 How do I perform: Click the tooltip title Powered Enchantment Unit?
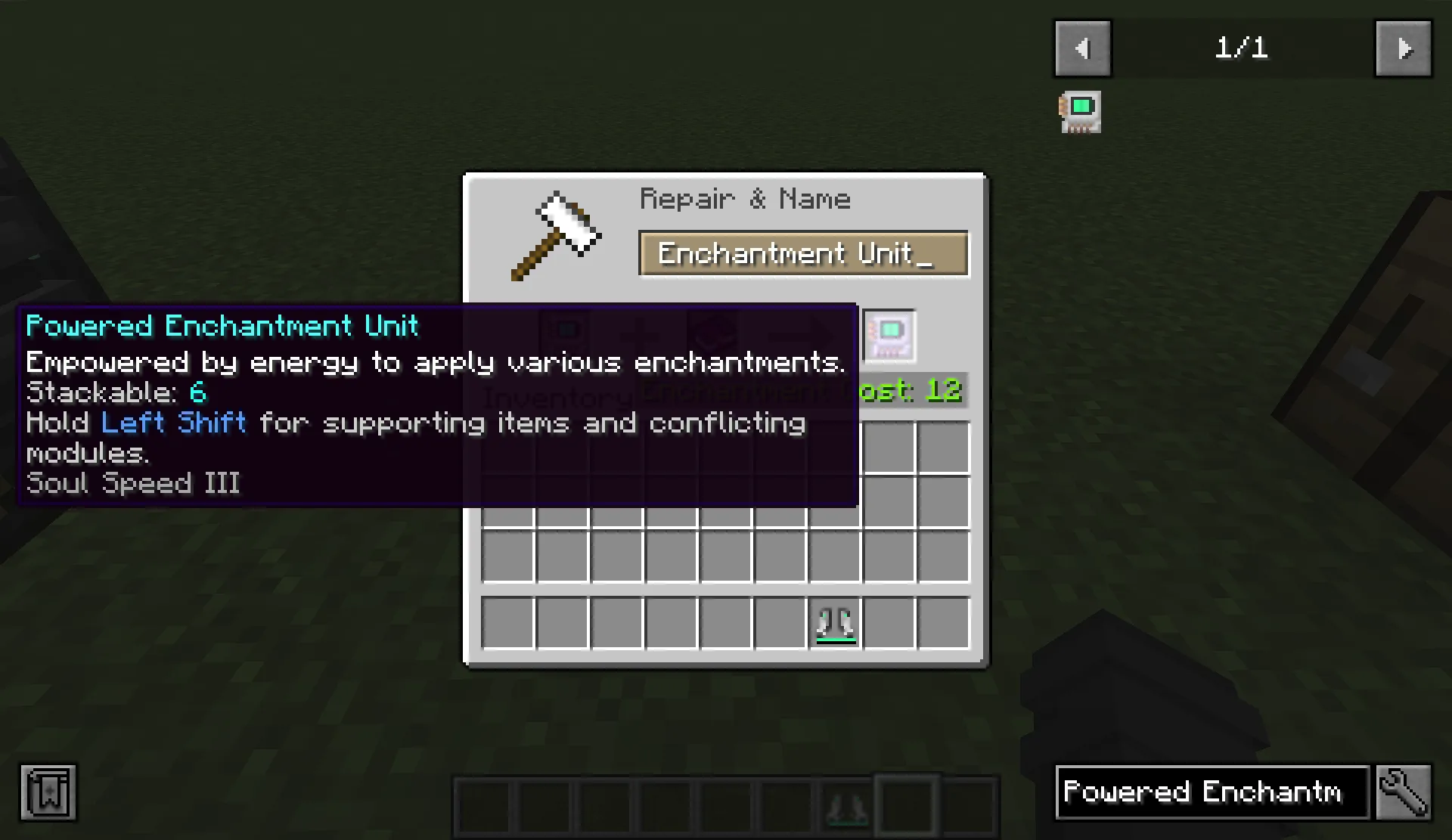coord(222,325)
